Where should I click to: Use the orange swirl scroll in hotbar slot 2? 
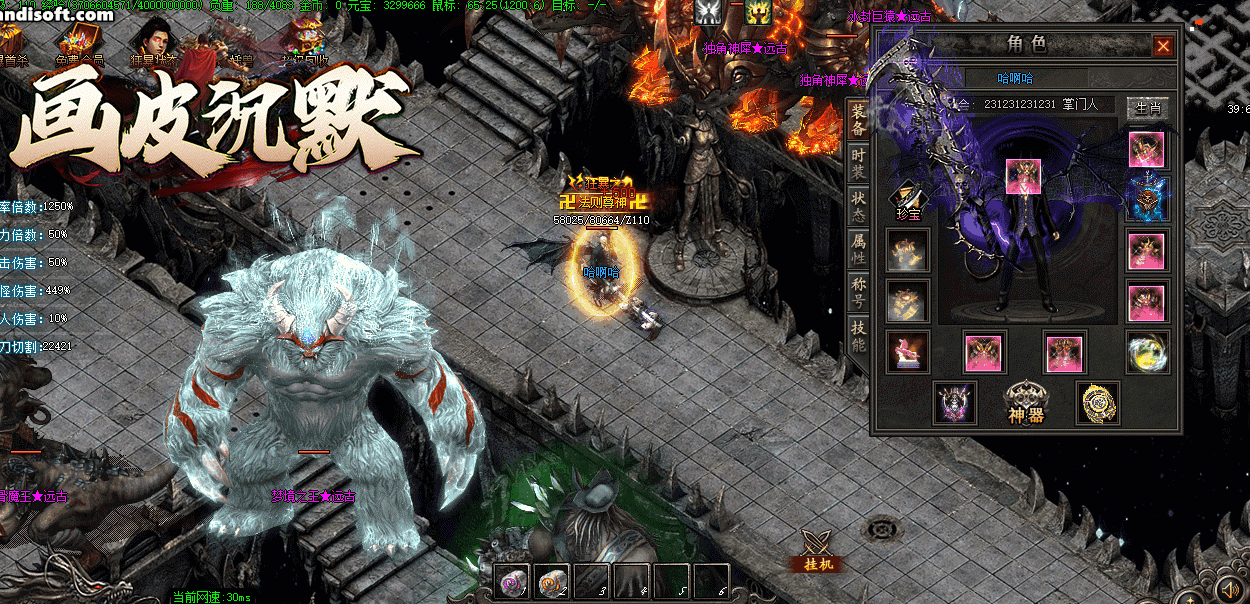pyautogui.click(x=554, y=581)
